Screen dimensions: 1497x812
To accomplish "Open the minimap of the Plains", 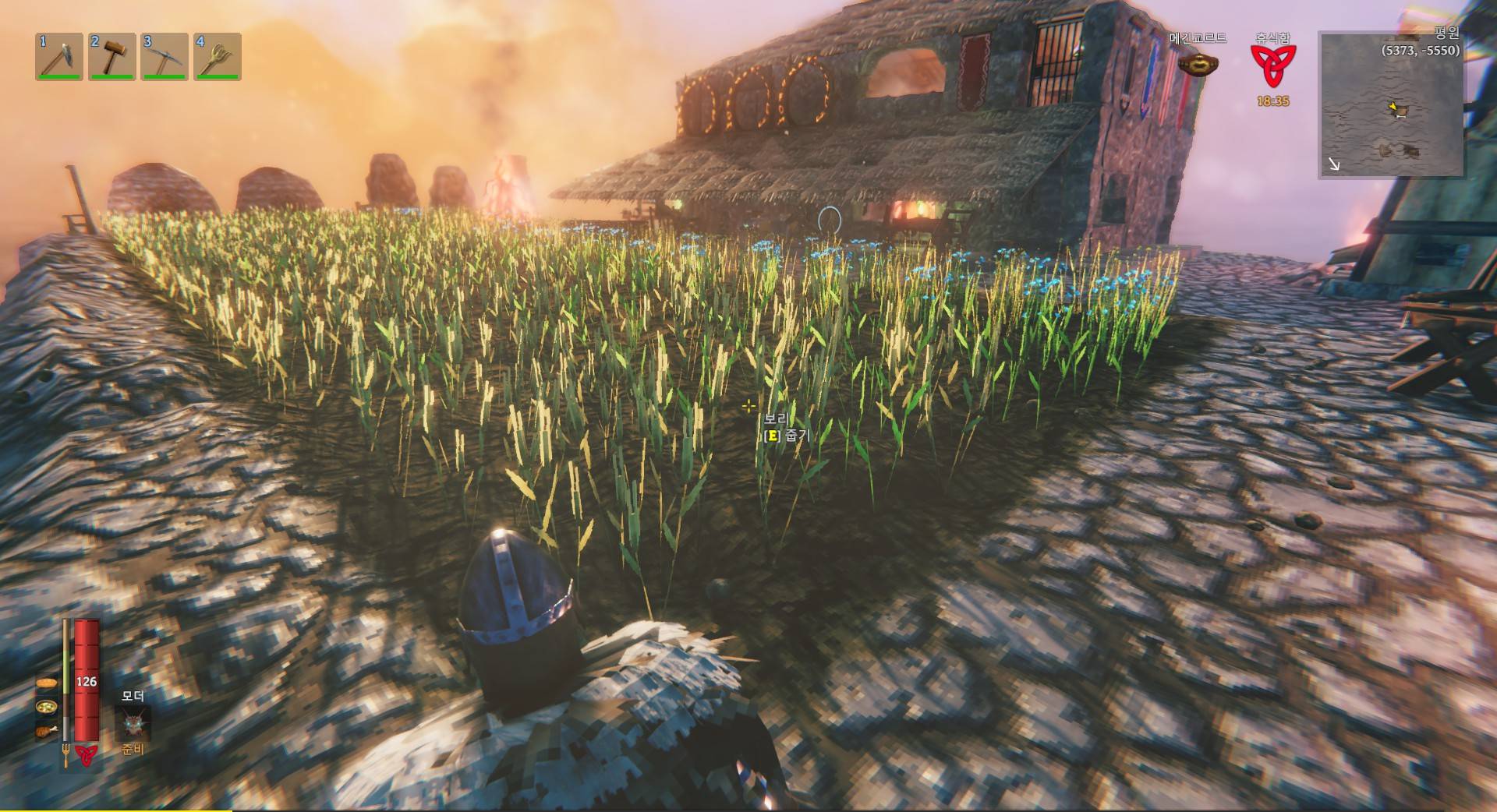I will coord(1390,105).
